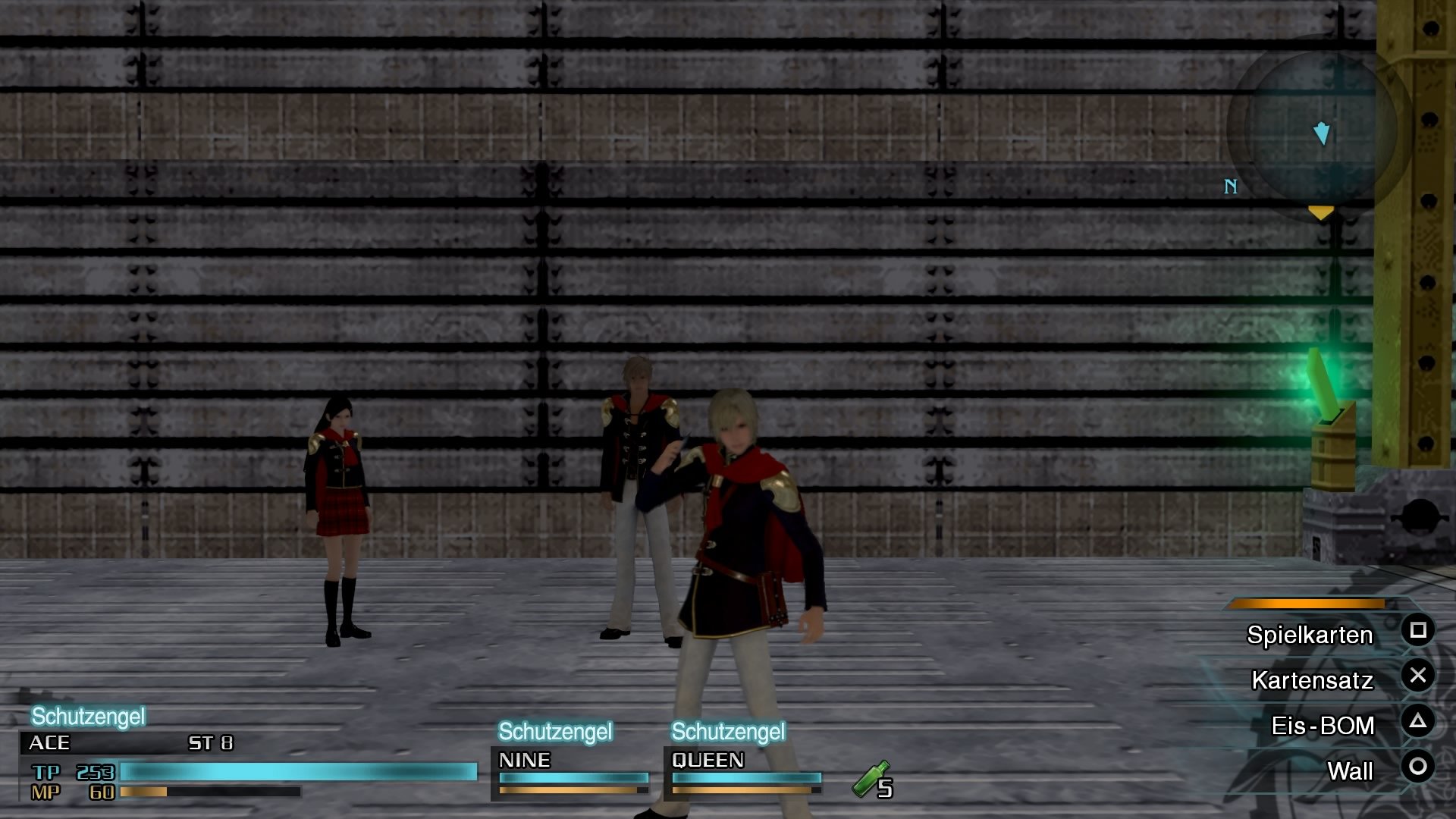Open the Eis-BOM ability menu item
The width and height of the screenshot is (1456, 819).
[1323, 726]
